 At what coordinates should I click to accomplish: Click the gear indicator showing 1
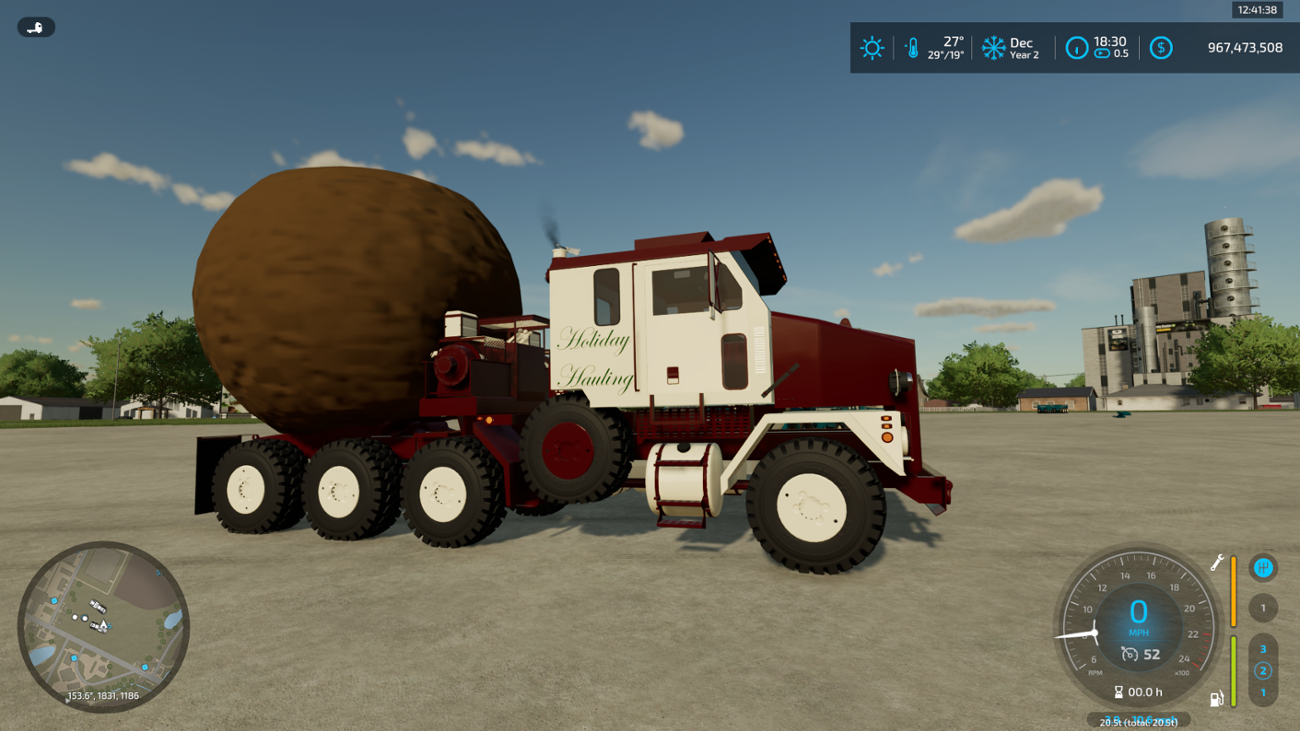click(1263, 608)
